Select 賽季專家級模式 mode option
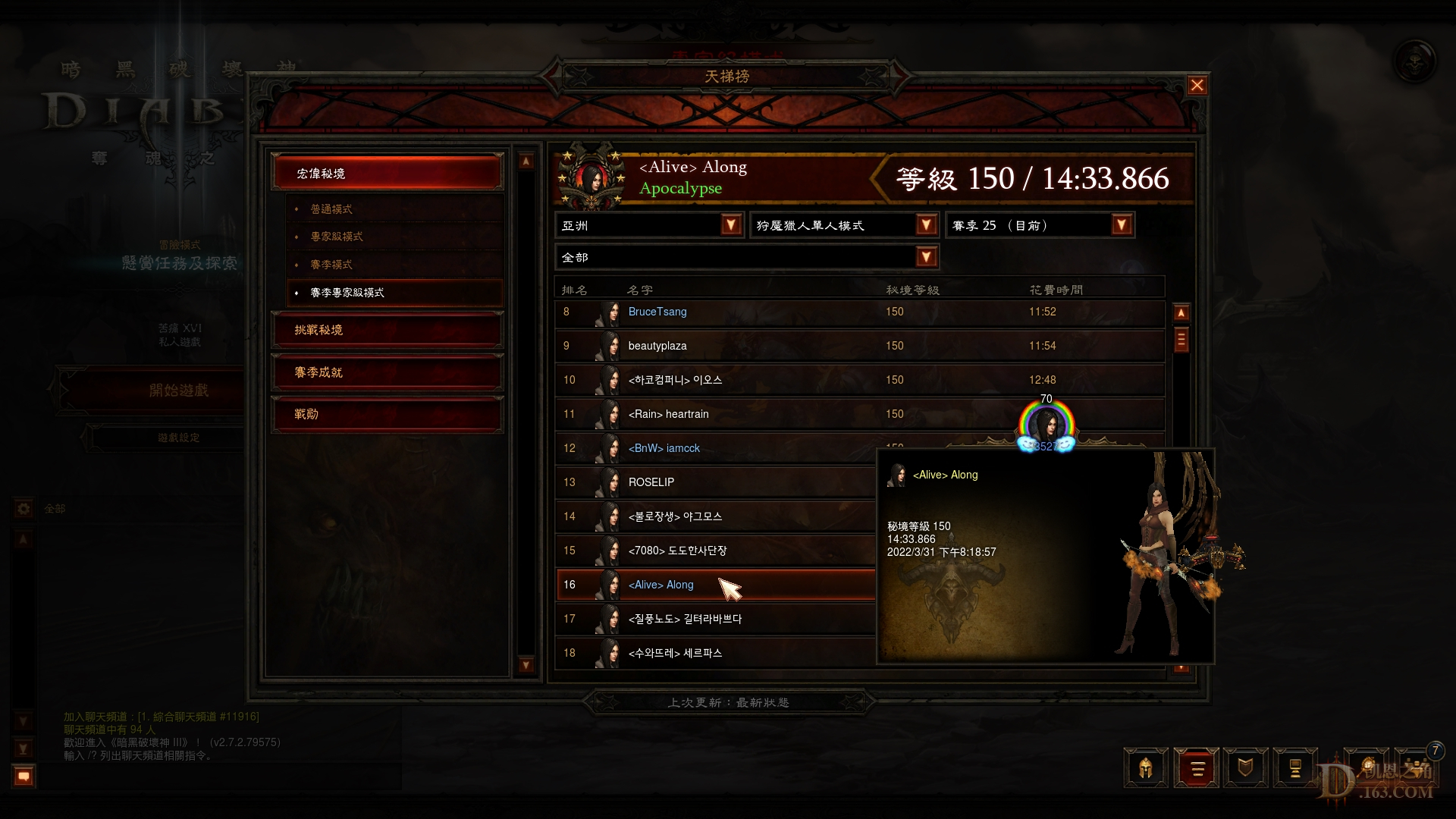The image size is (1456, 819). [x=394, y=292]
